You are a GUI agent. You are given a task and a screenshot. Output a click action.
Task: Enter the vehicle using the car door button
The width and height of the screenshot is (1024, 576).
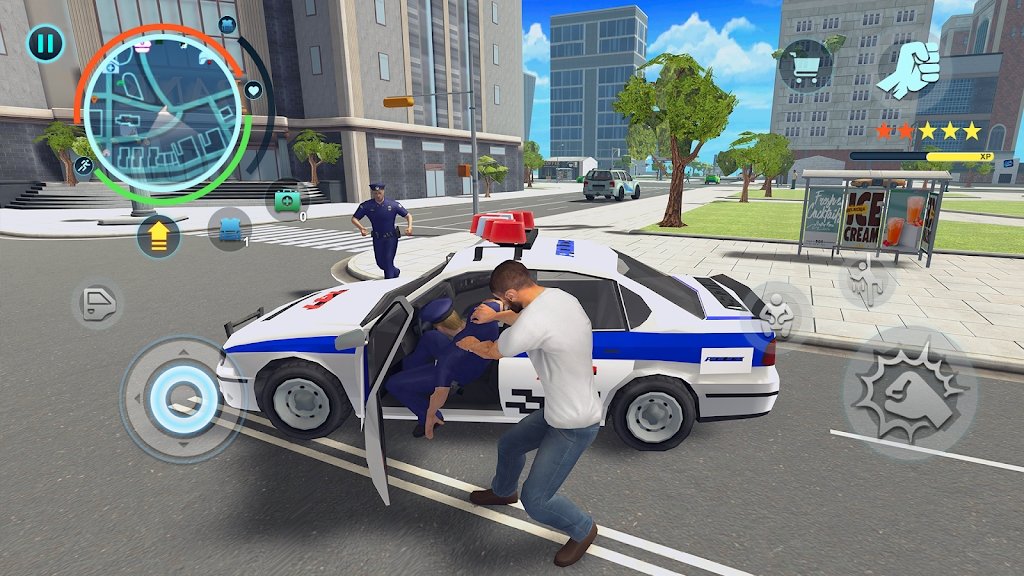click(x=97, y=304)
